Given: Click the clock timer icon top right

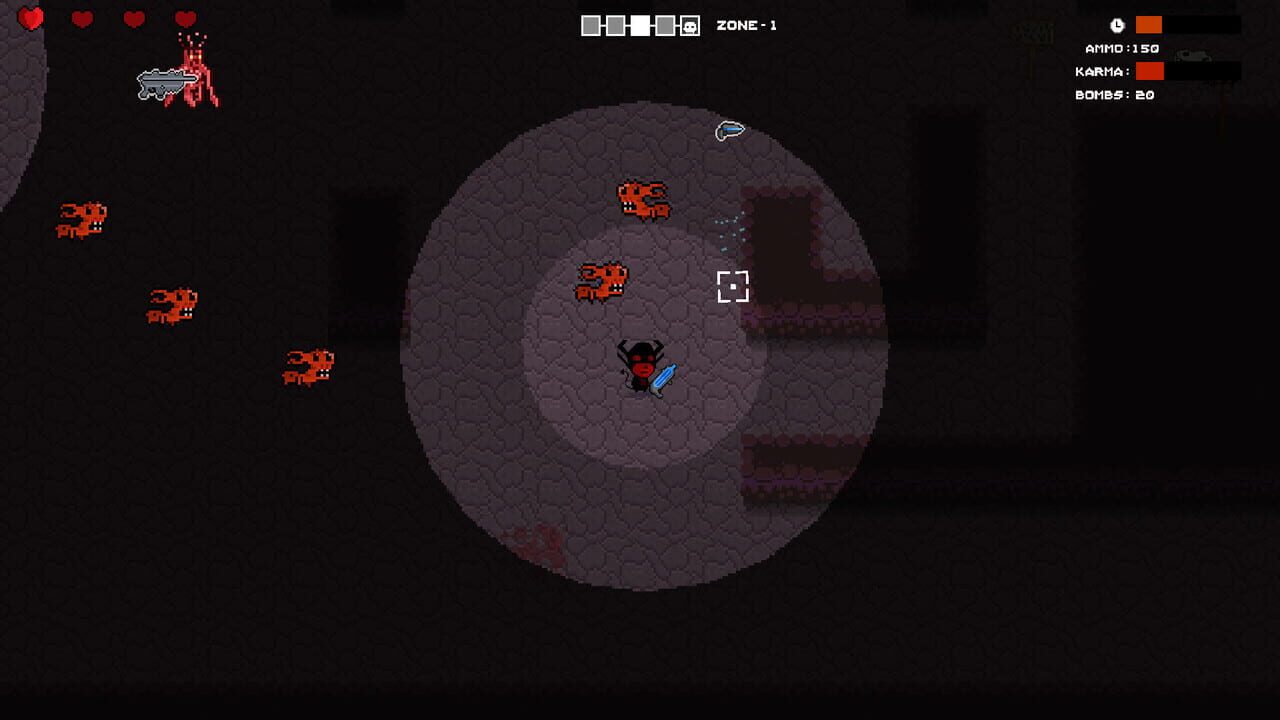Looking at the screenshot, I should (1117, 26).
